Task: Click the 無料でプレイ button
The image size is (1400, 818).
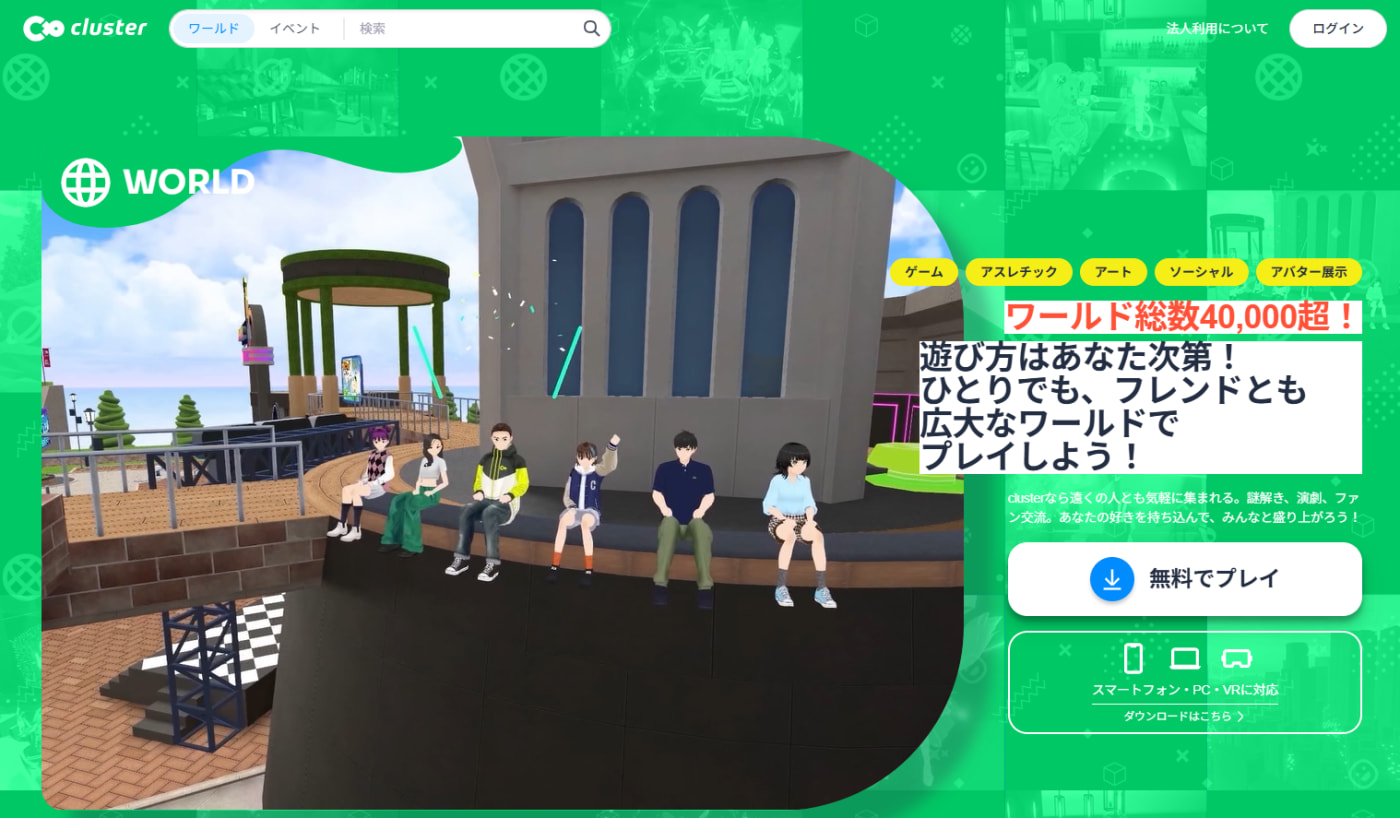Action: (1185, 578)
